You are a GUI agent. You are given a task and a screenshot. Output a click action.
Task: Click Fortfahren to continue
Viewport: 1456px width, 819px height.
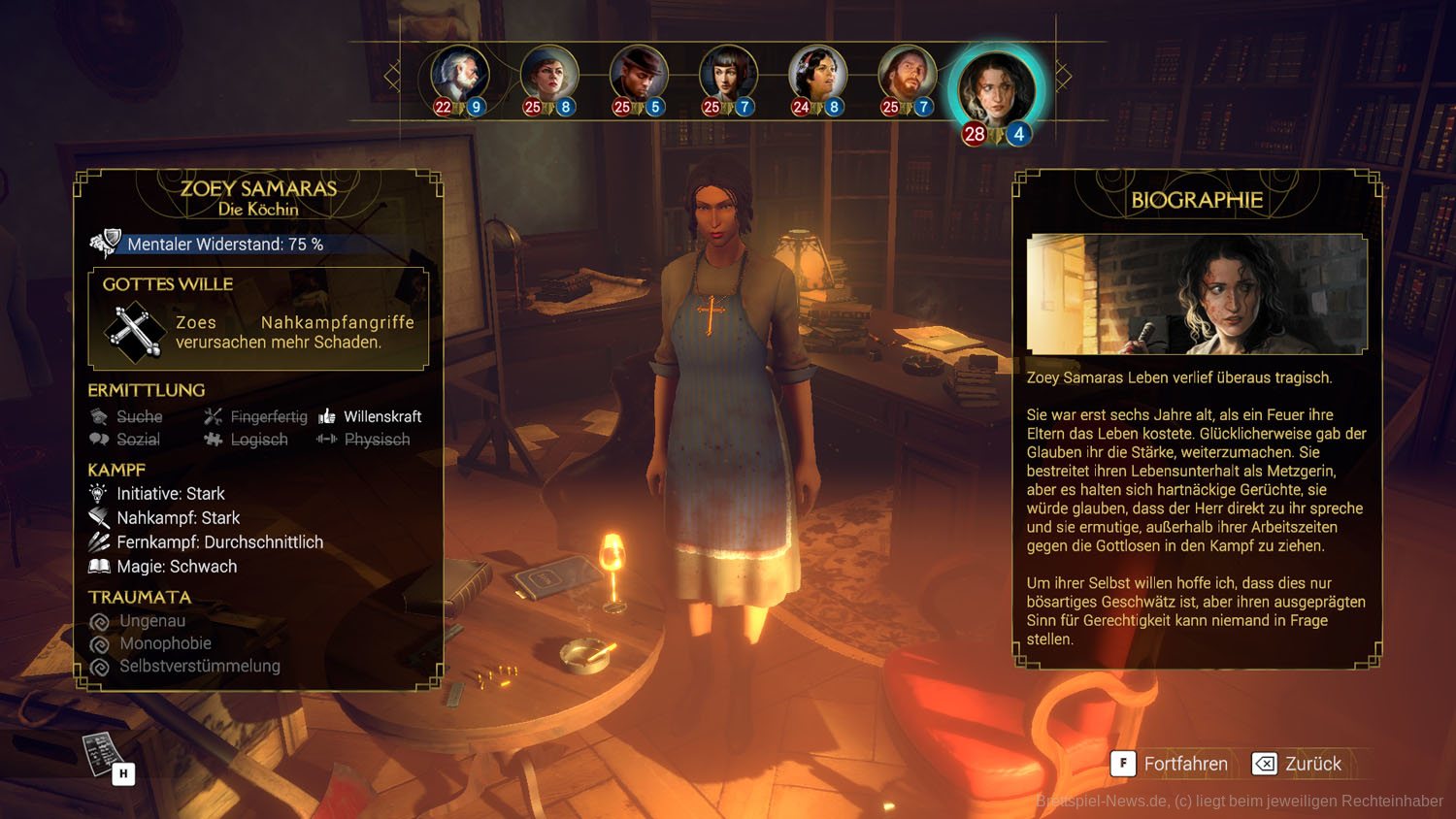tap(1171, 764)
